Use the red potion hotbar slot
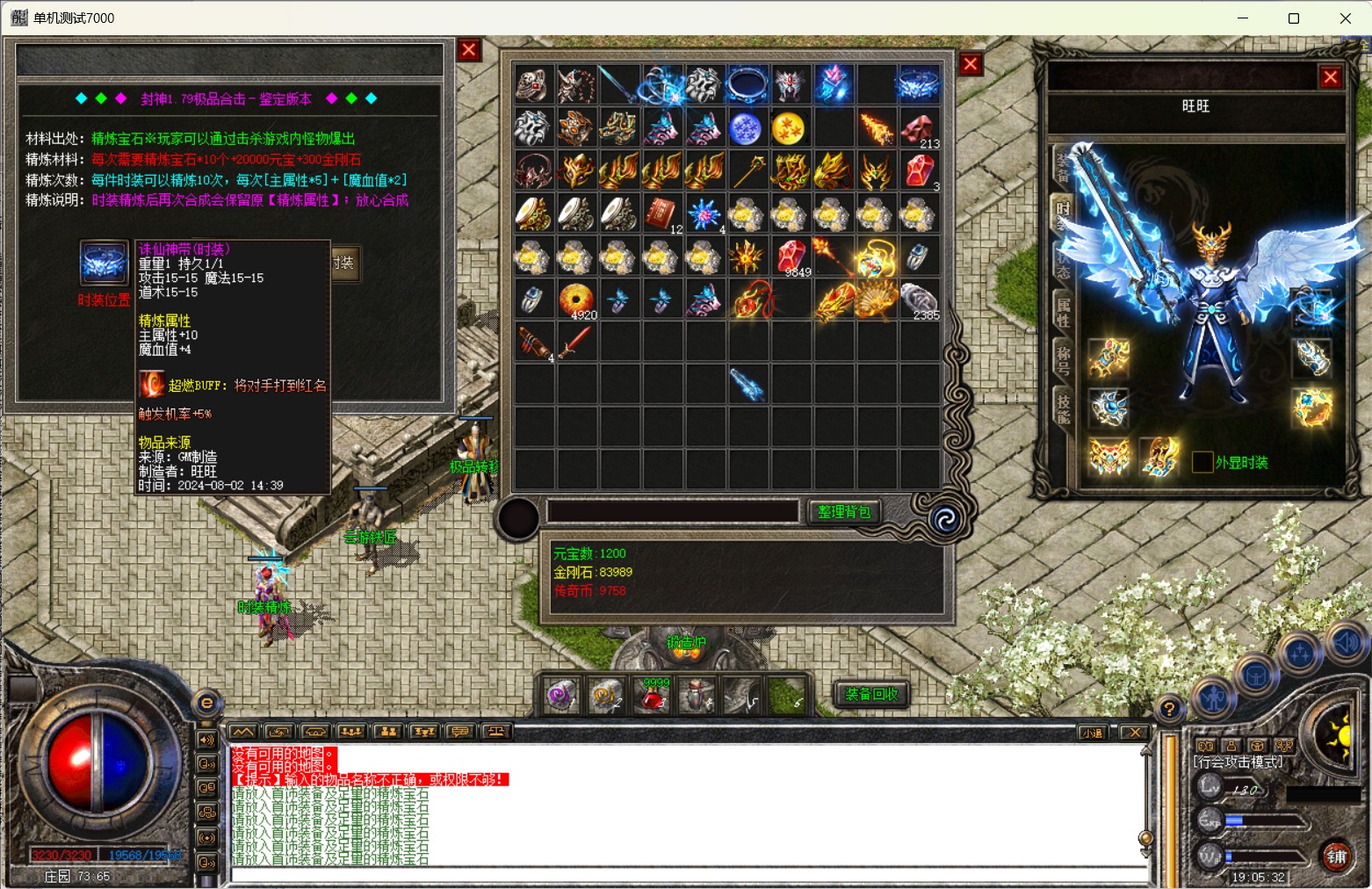1372x889 pixels. [x=652, y=696]
